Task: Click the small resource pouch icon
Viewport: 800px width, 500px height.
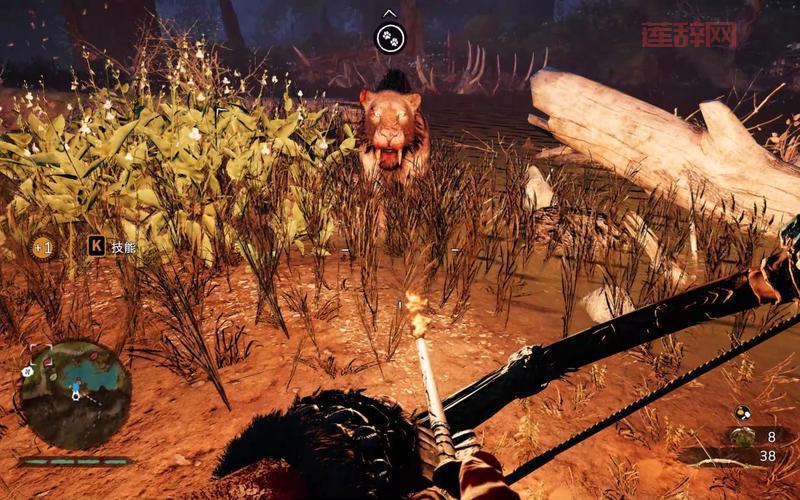Action: [741, 412]
